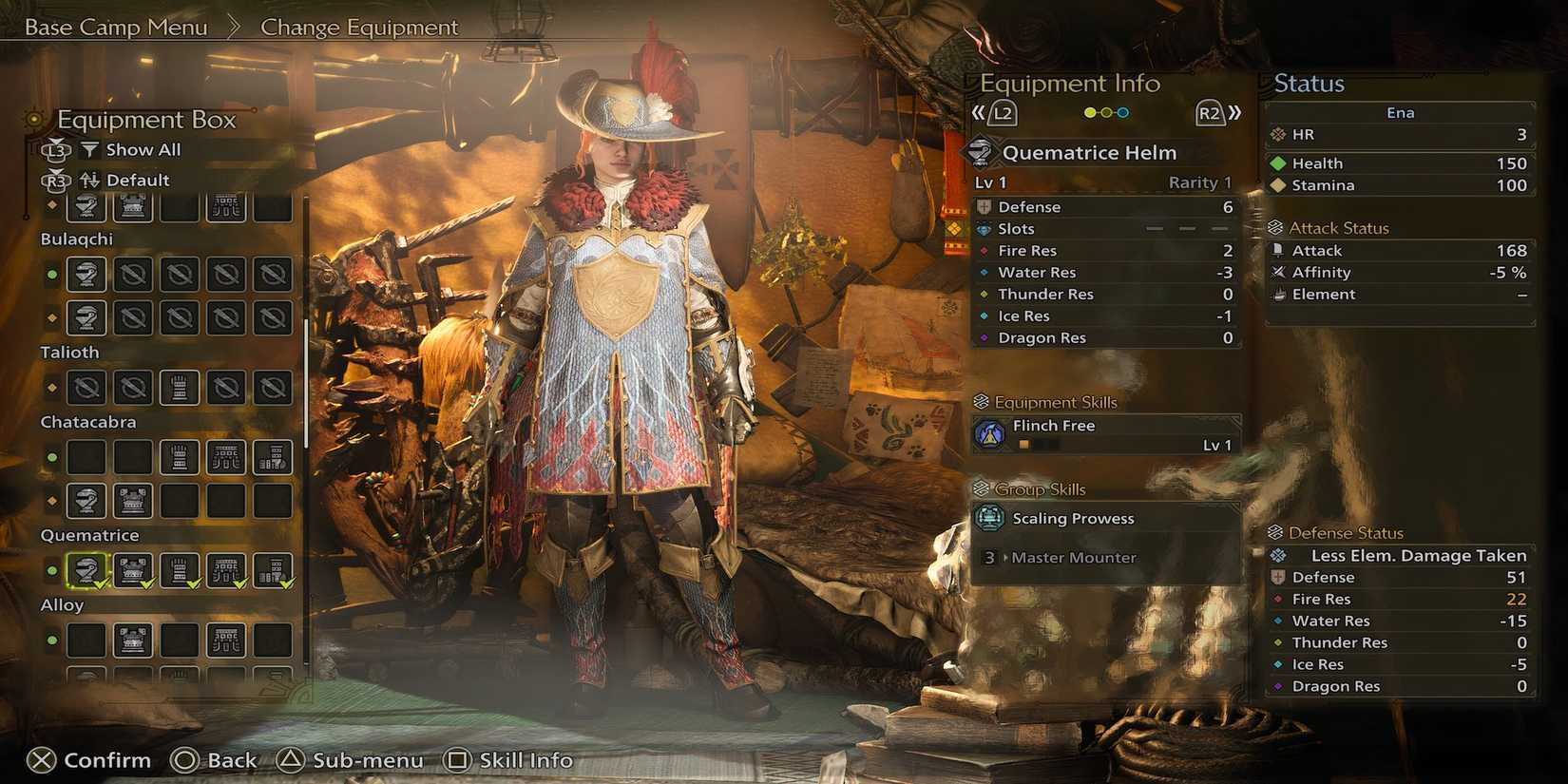Click the Change Equipment breadcrumb label
Image resolution: width=1568 pixels, height=784 pixels.
click(359, 27)
